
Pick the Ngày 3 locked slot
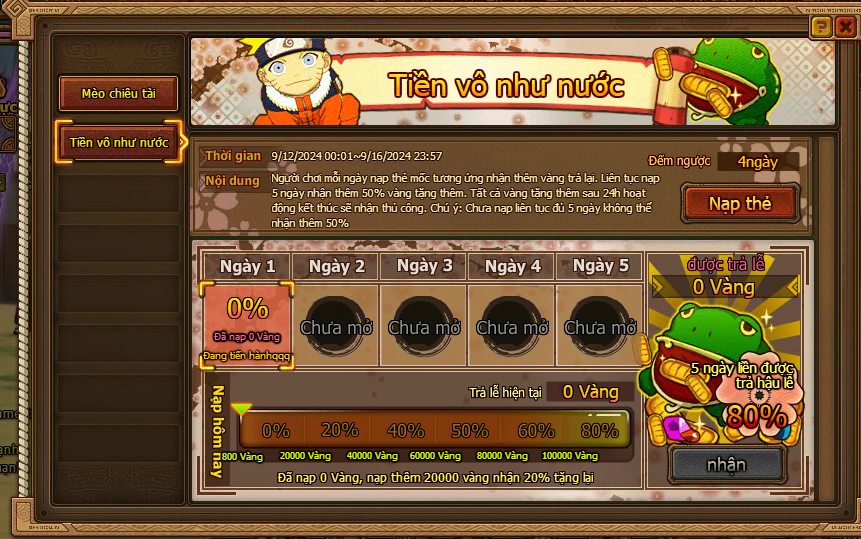tap(424, 323)
